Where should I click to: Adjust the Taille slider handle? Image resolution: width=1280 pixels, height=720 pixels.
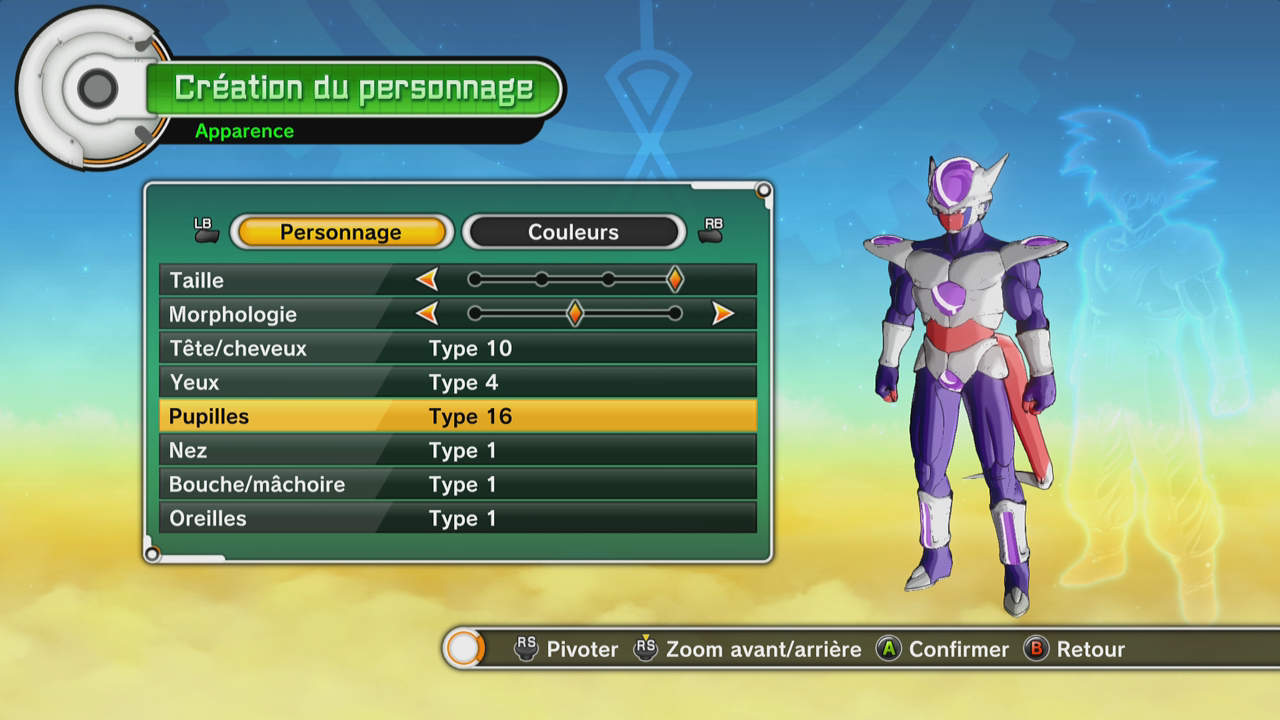[675, 280]
